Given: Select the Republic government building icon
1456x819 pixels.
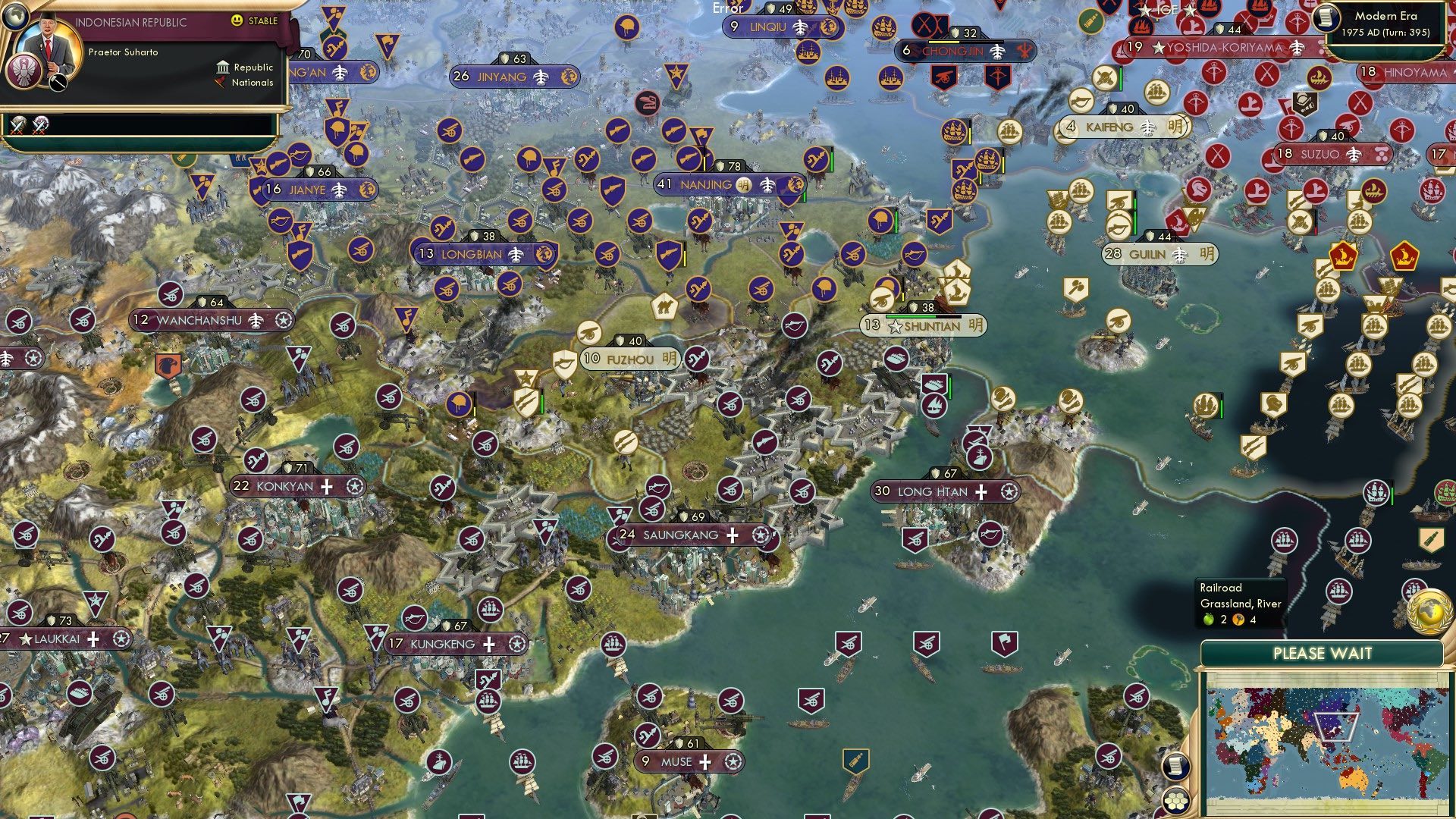Looking at the screenshot, I should click(x=223, y=67).
